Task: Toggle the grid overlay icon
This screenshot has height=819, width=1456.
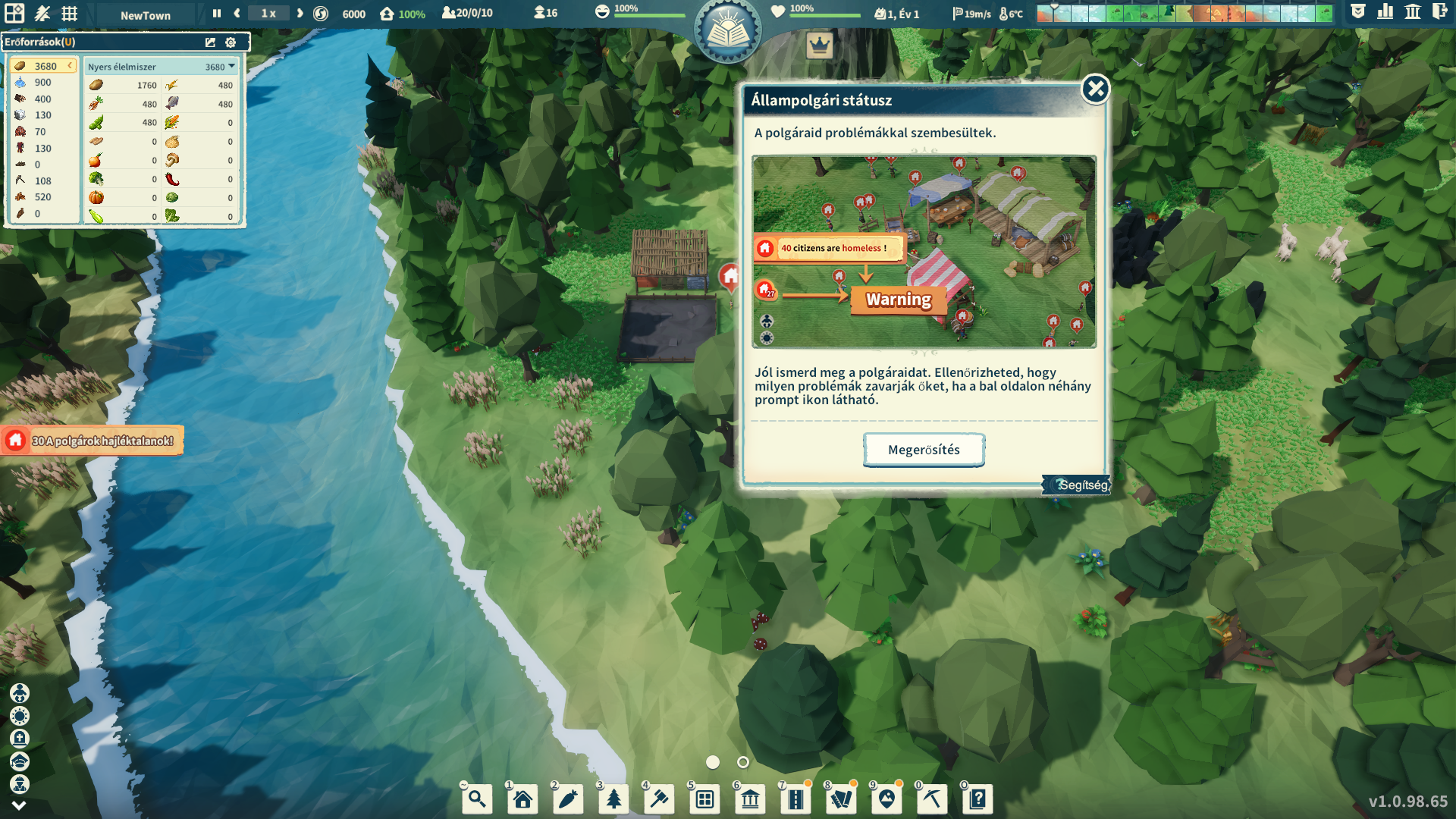Action: point(70,14)
